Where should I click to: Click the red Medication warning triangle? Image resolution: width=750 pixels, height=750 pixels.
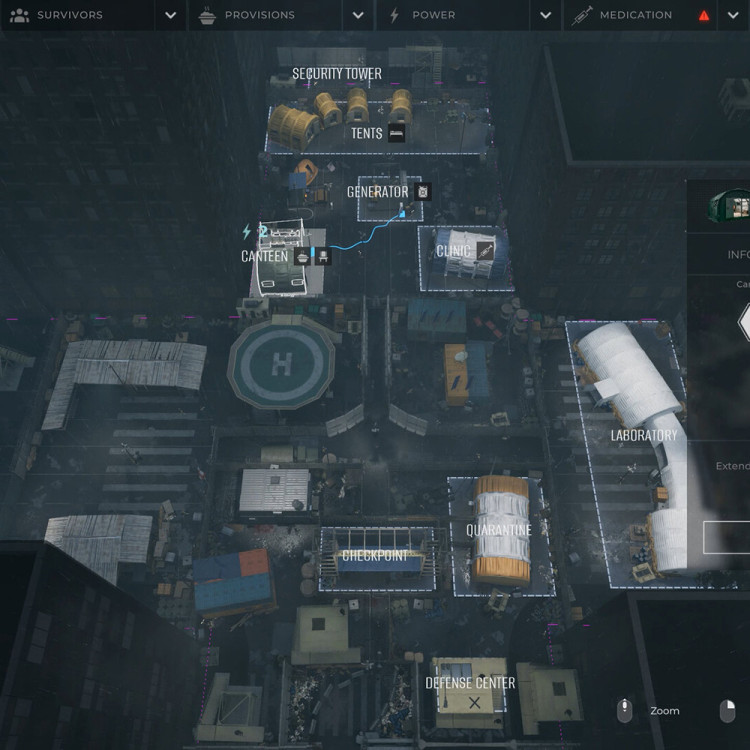tap(704, 16)
